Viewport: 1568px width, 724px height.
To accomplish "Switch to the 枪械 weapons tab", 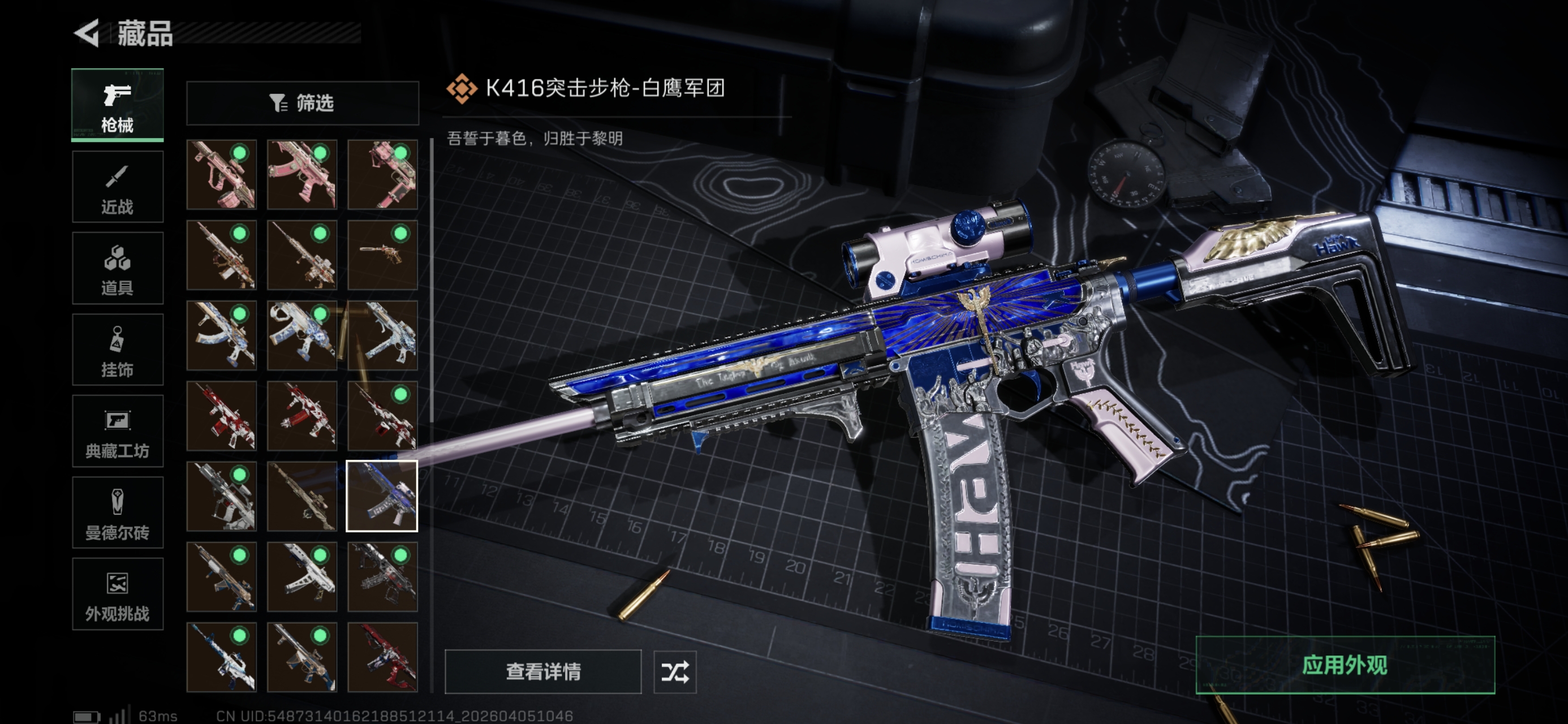I will click(118, 105).
